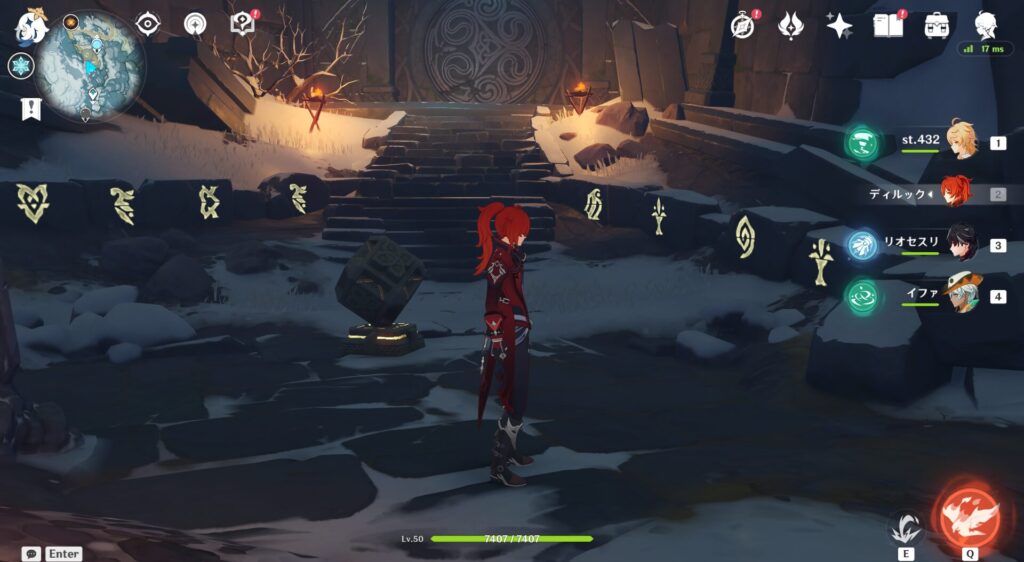Switch to party member st.432

[x=961, y=143]
